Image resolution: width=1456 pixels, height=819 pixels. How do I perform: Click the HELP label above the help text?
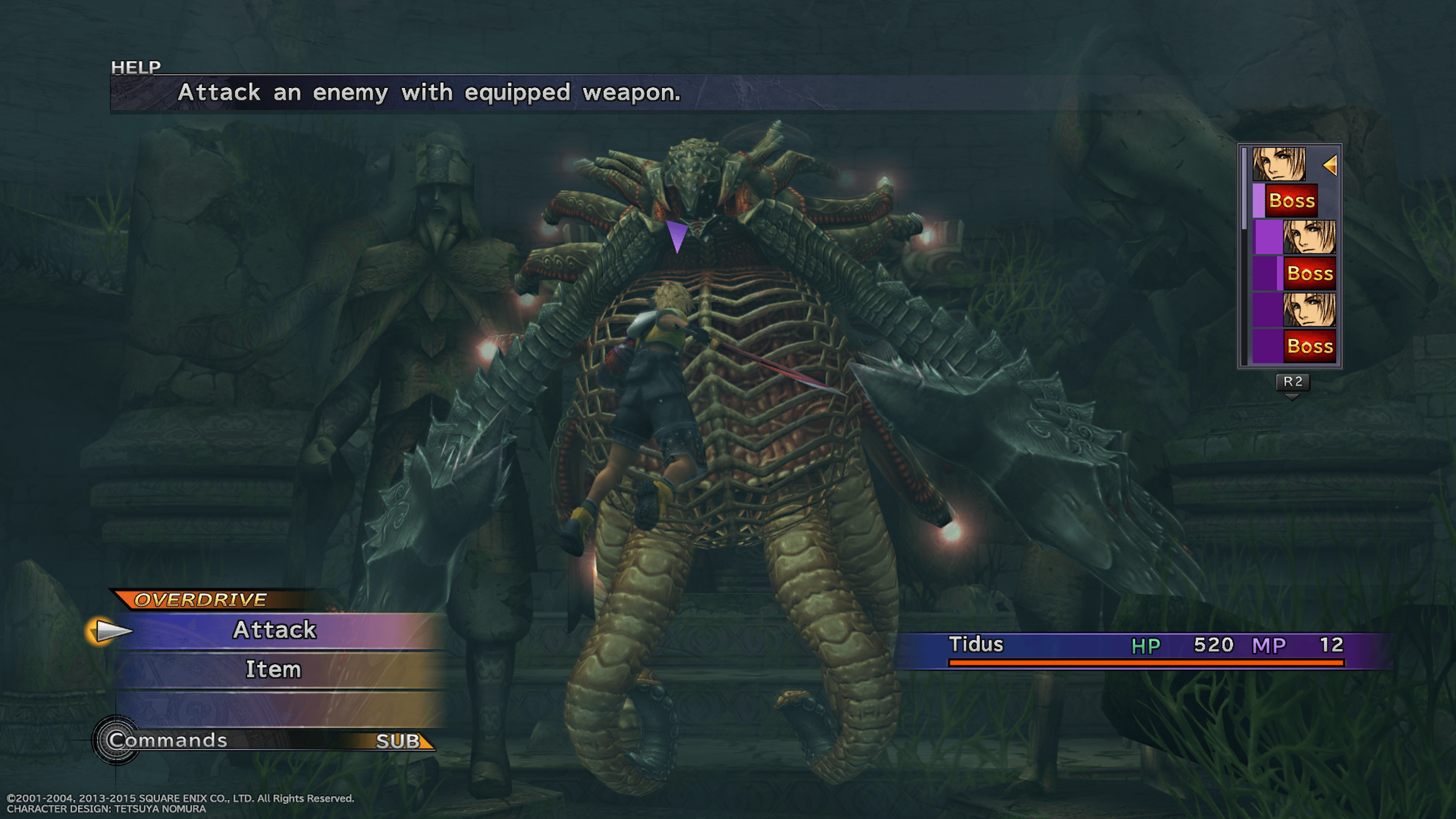pyautogui.click(x=134, y=66)
